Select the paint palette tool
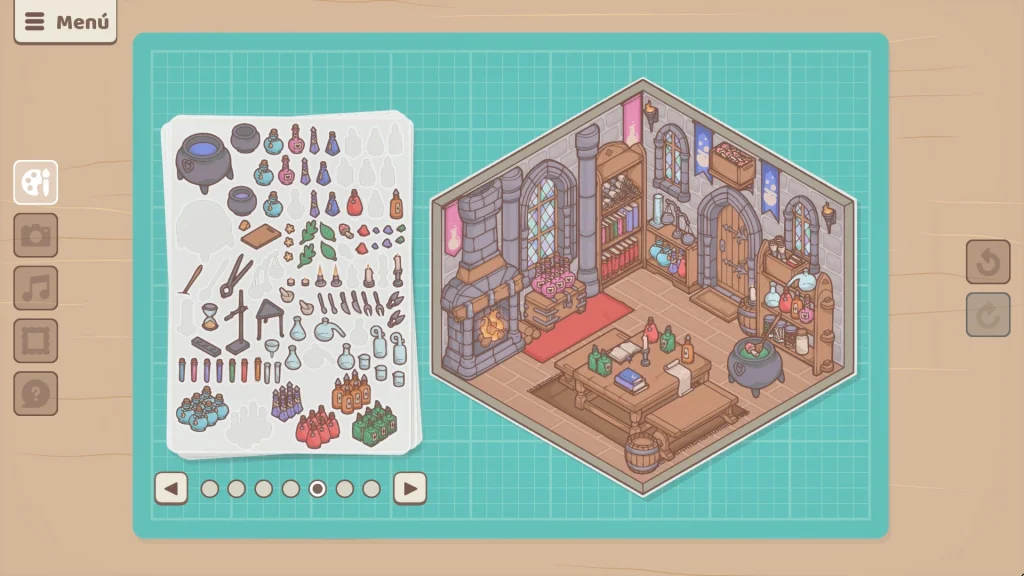 coord(36,183)
